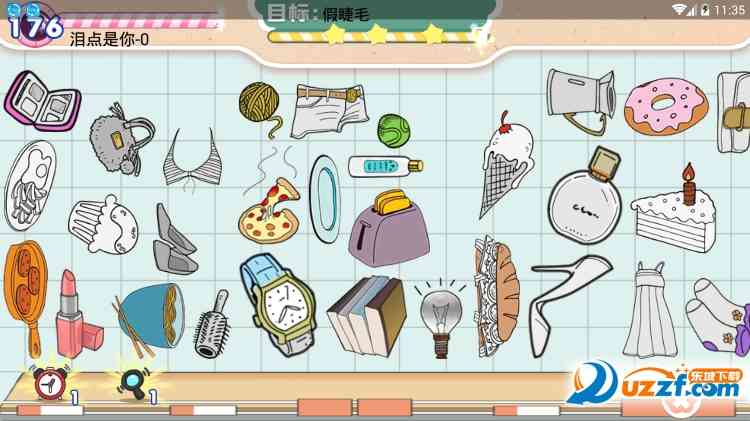Pick the pink lipstick
Image resolution: width=750 pixels, height=421 pixels.
73,315
